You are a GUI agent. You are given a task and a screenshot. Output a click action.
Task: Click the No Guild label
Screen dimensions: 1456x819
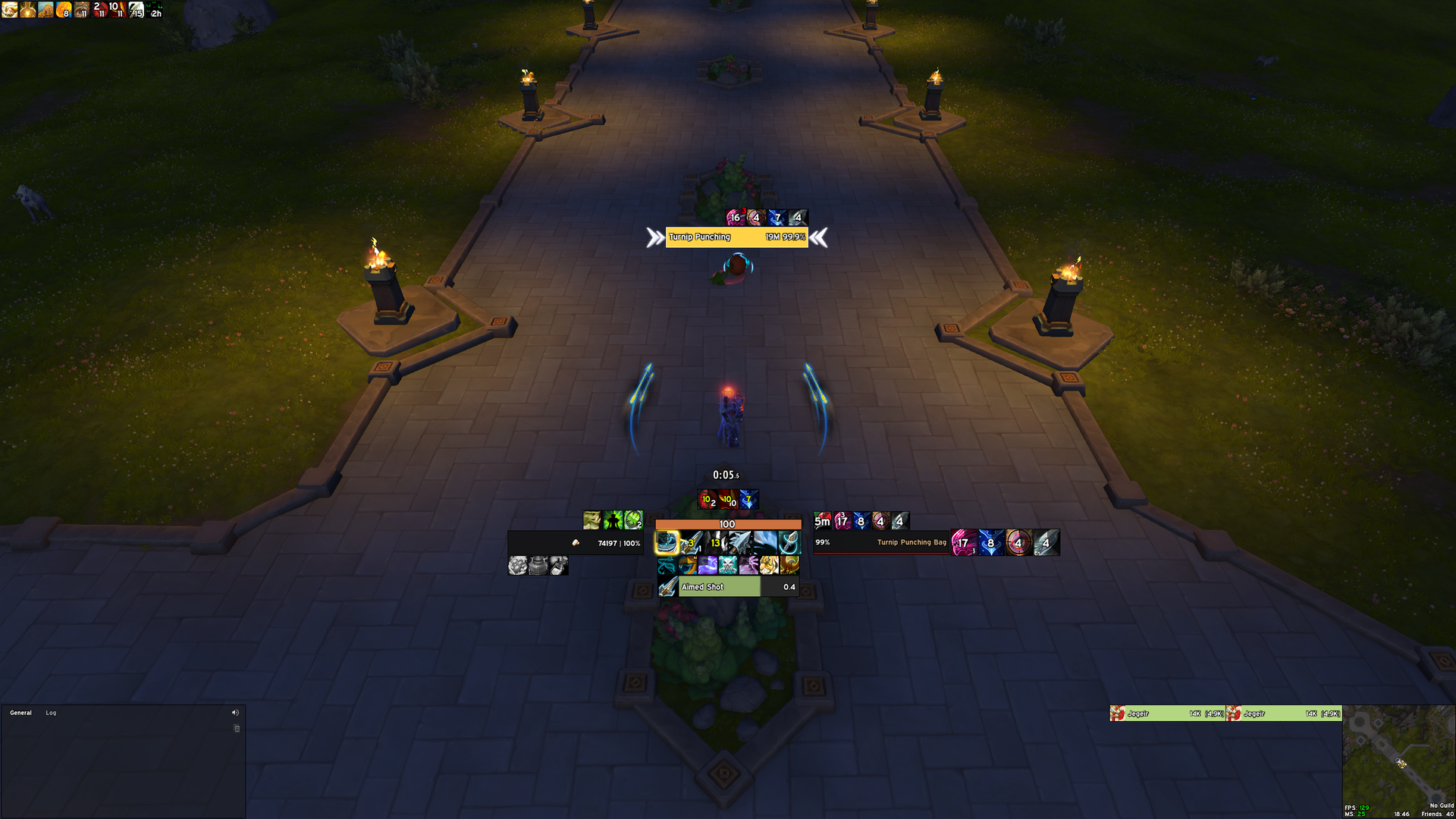point(1442,805)
